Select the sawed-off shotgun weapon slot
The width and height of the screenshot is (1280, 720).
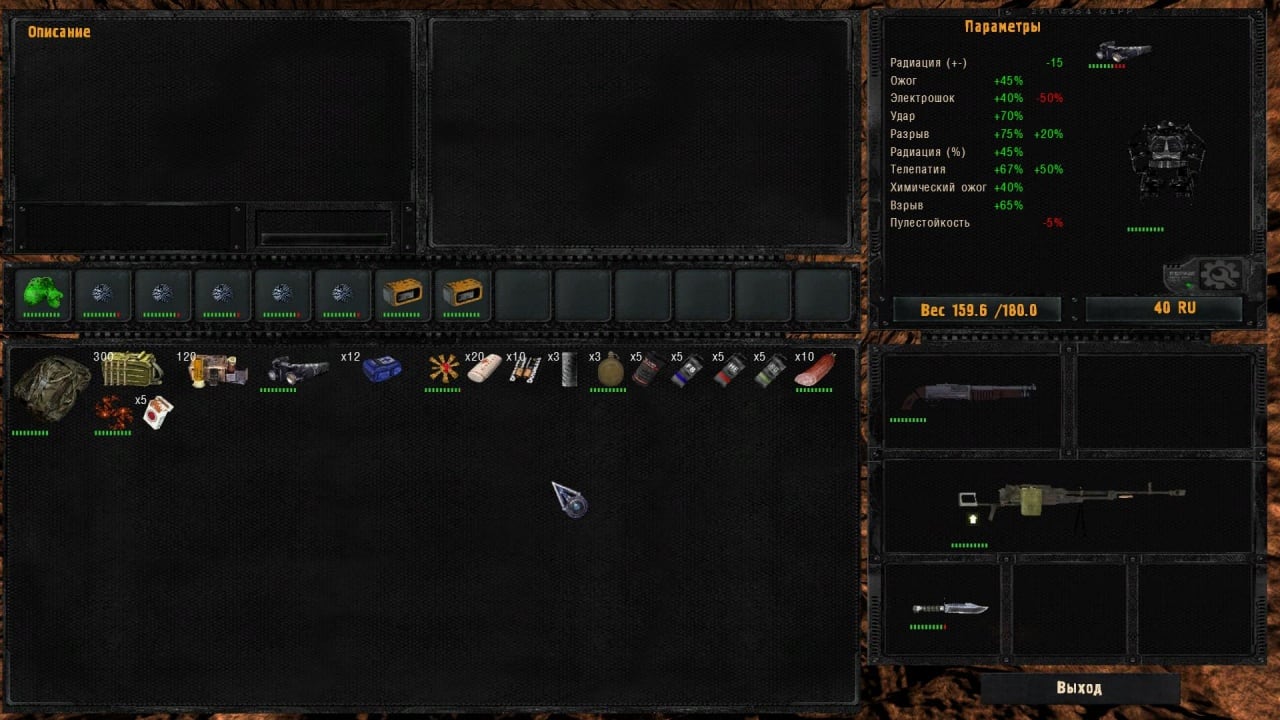(968, 395)
